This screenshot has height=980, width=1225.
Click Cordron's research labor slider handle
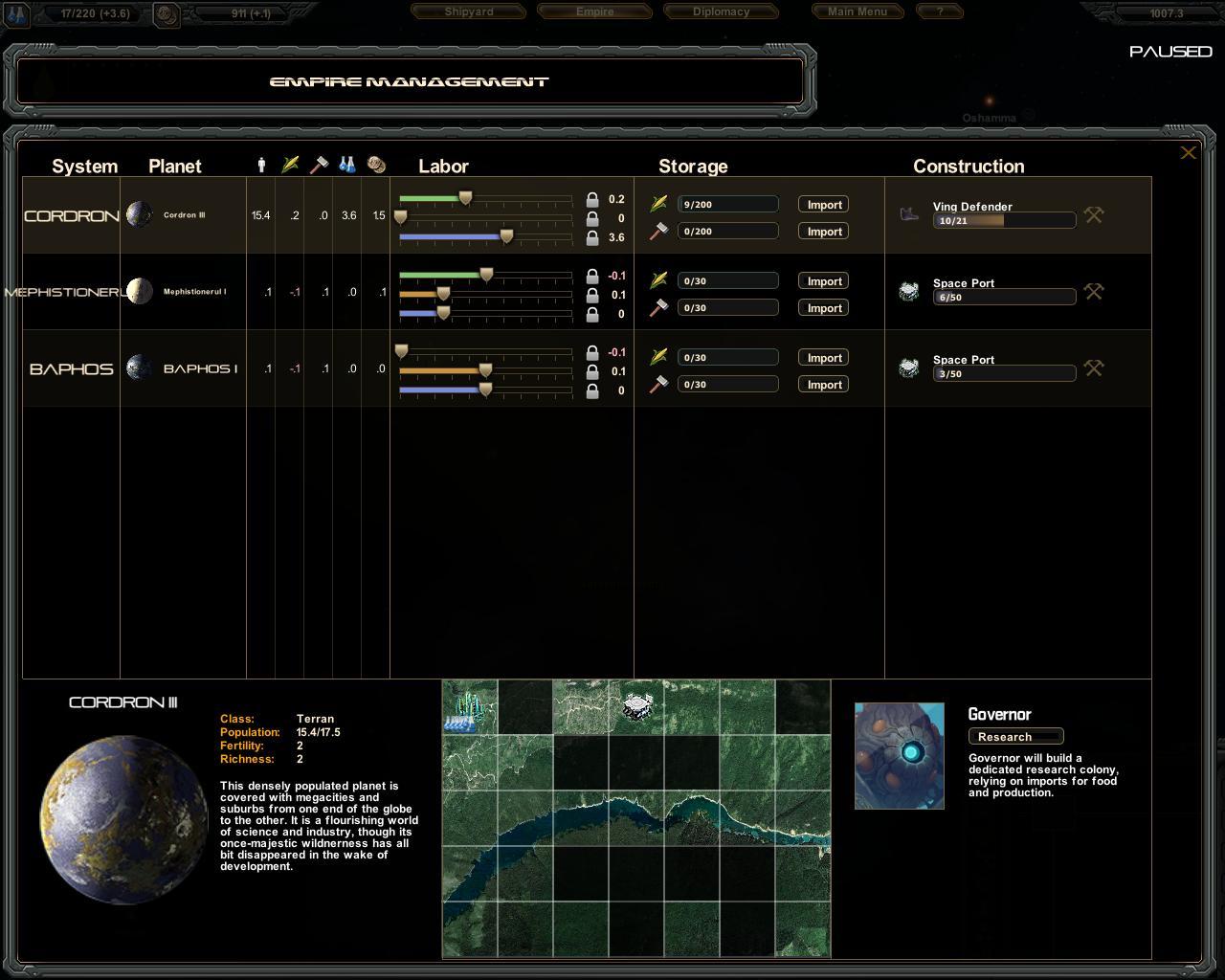506,236
